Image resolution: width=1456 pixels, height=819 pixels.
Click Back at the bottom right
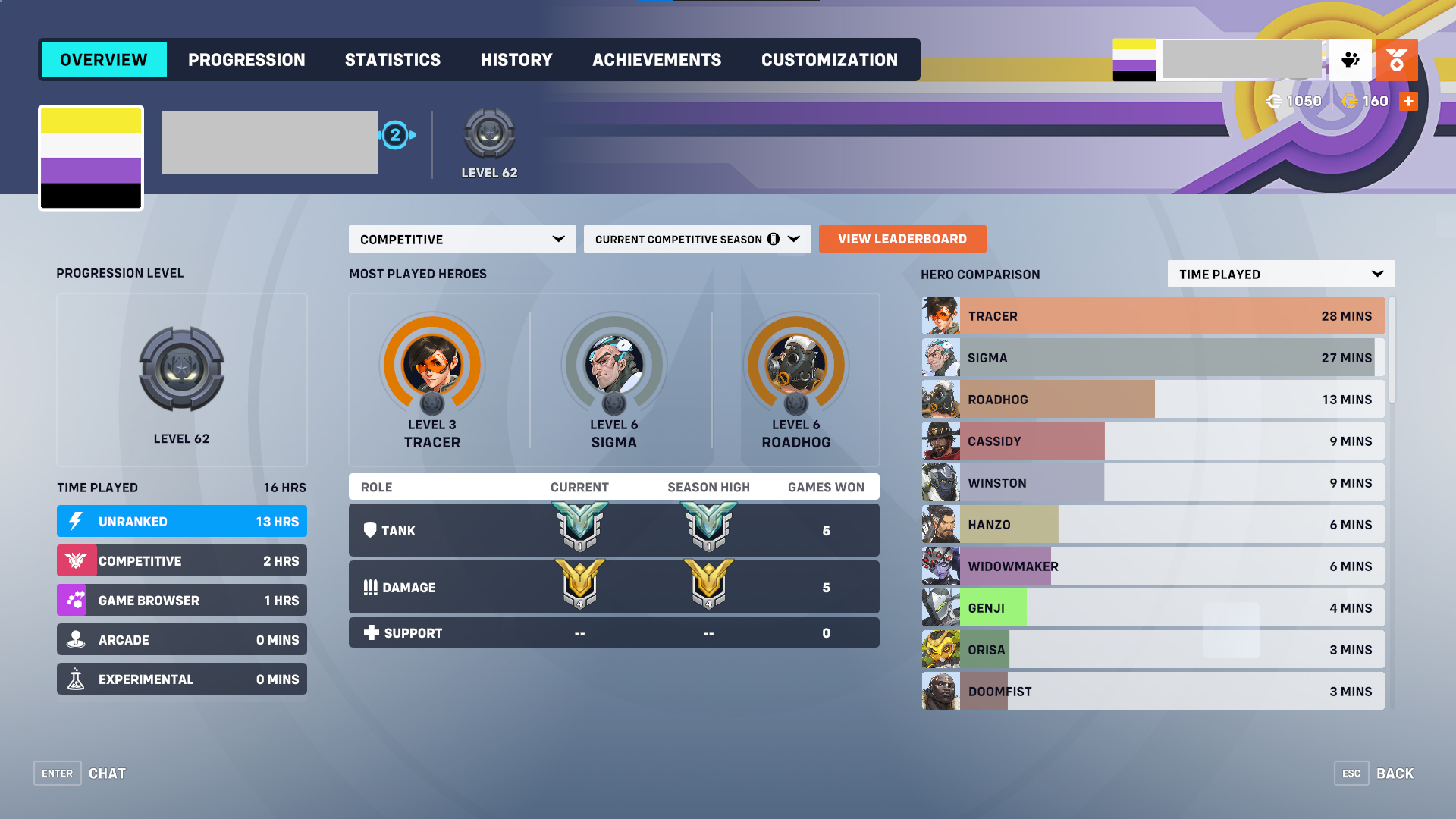coord(1394,773)
